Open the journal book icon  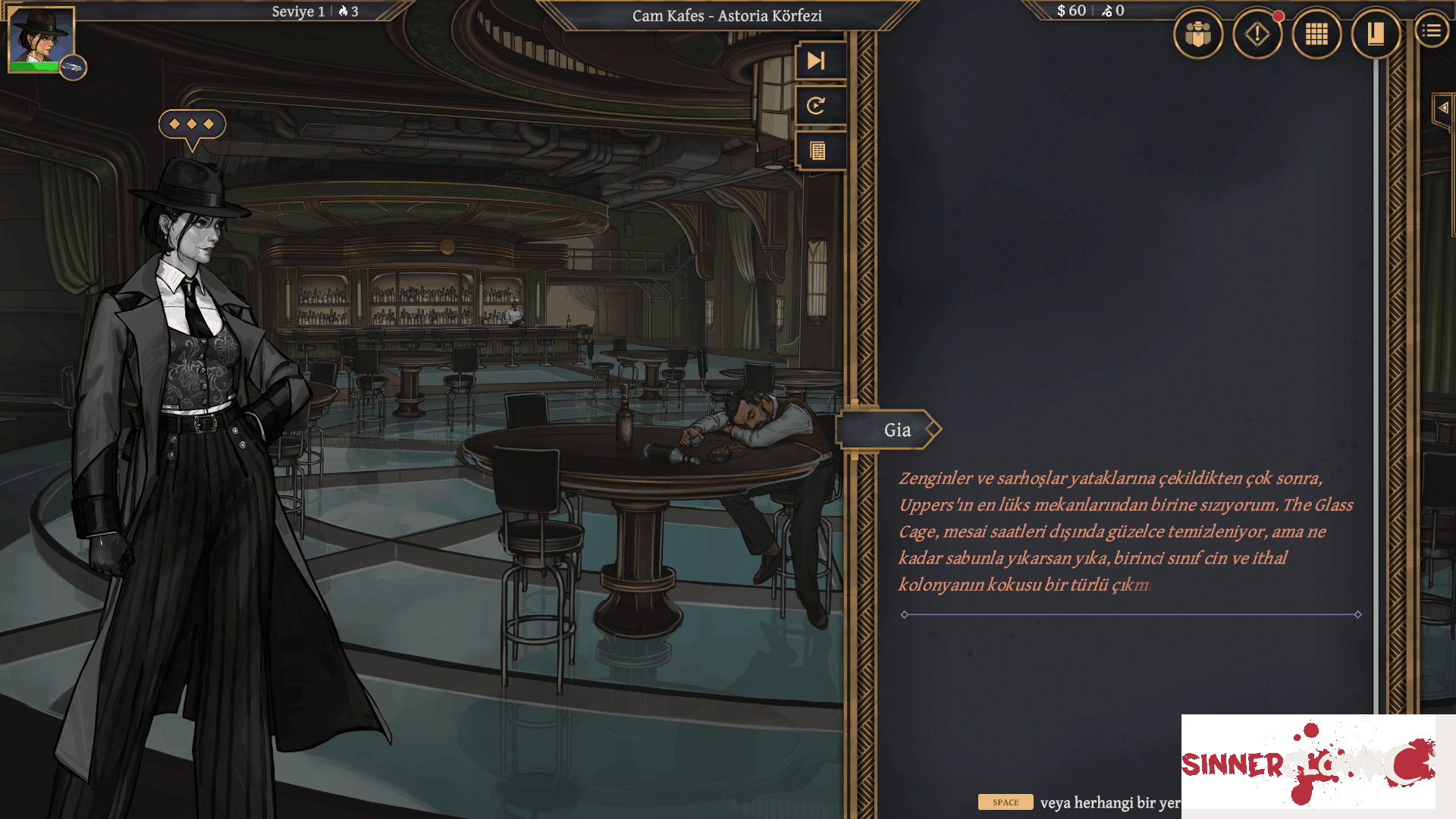(x=1376, y=33)
